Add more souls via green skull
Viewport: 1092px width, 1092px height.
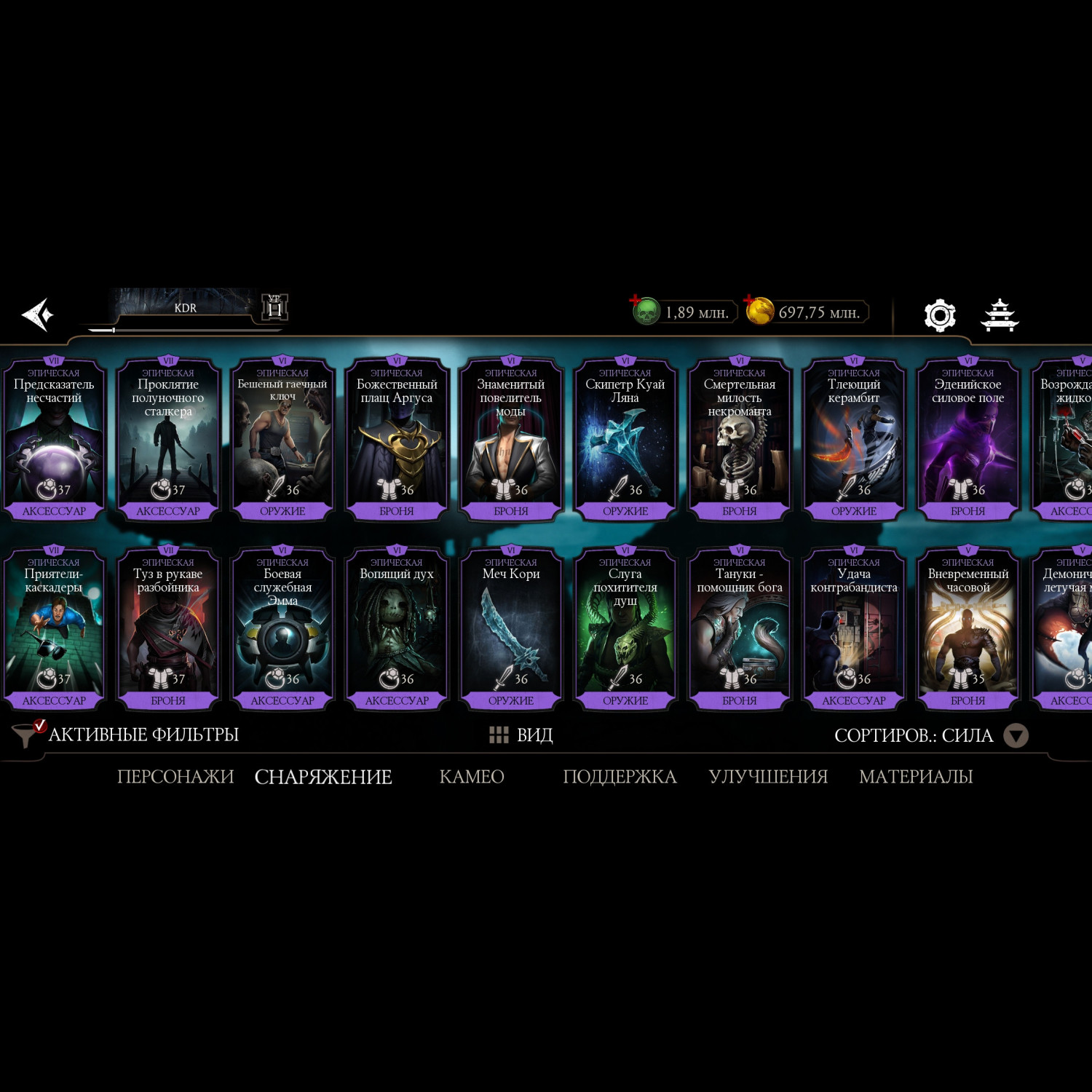(645, 312)
